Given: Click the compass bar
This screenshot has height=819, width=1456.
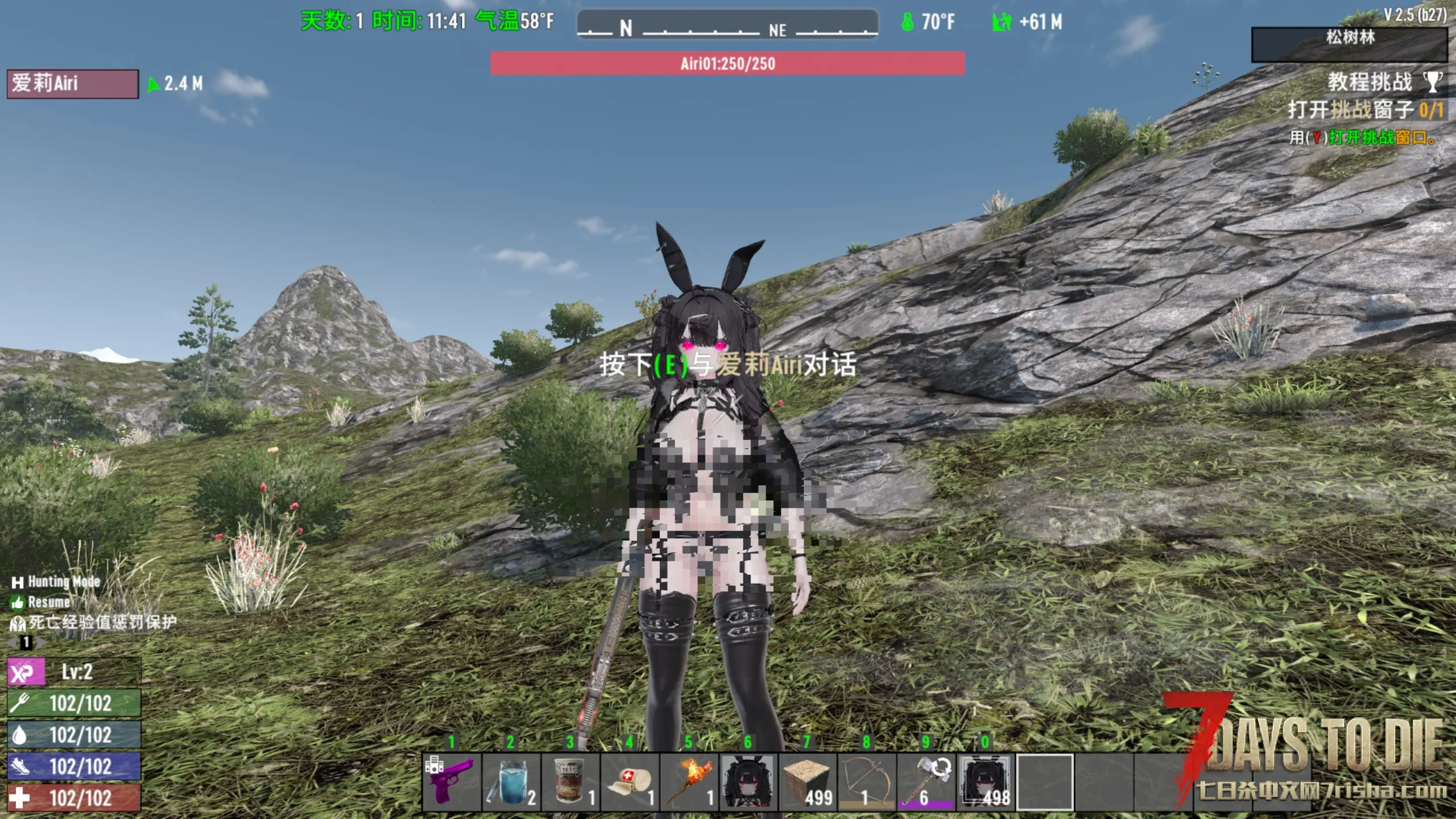Looking at the screenshot, I should click(x=727, y=25).
